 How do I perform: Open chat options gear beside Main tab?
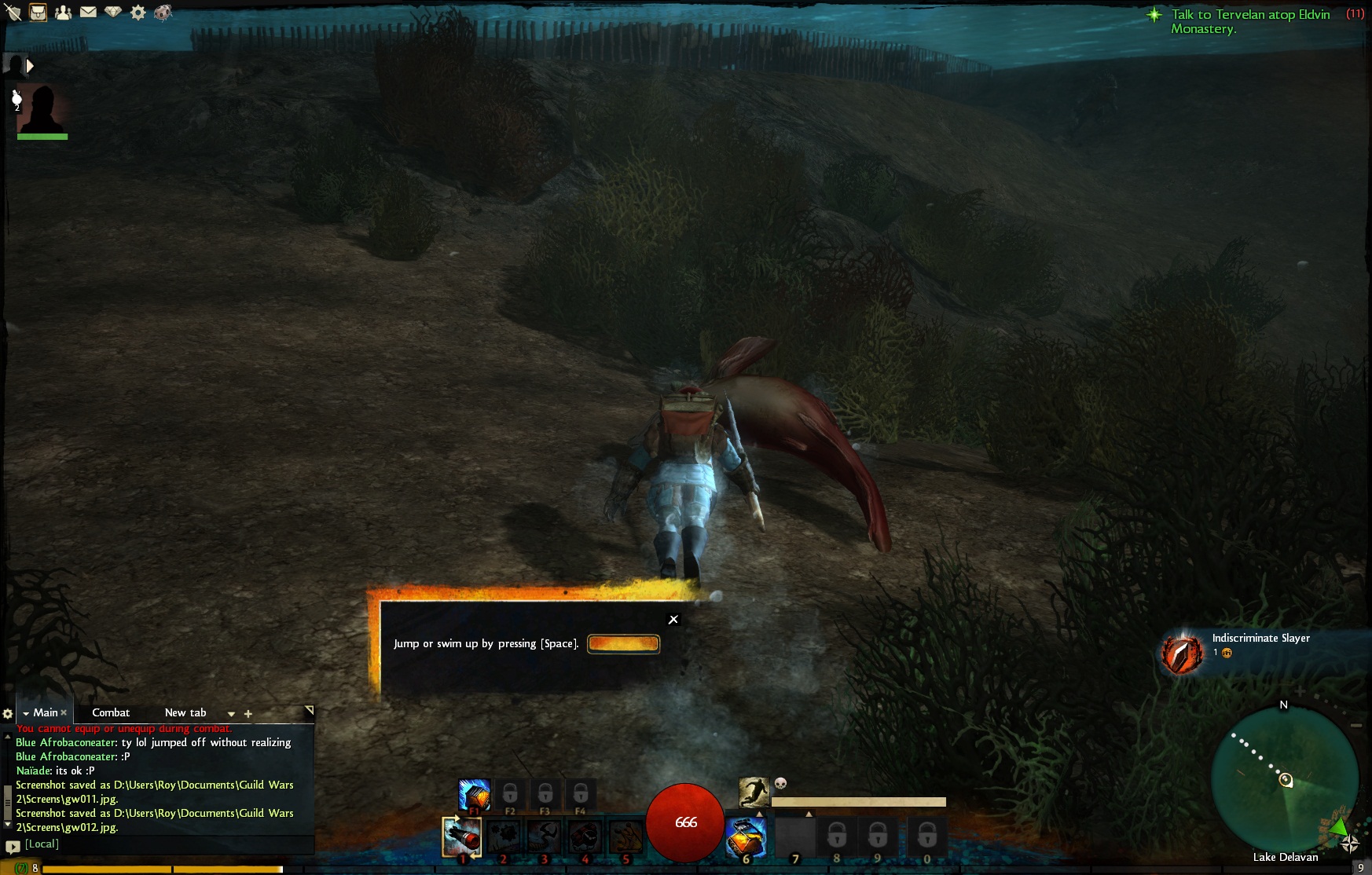click(x=8, y=714)
